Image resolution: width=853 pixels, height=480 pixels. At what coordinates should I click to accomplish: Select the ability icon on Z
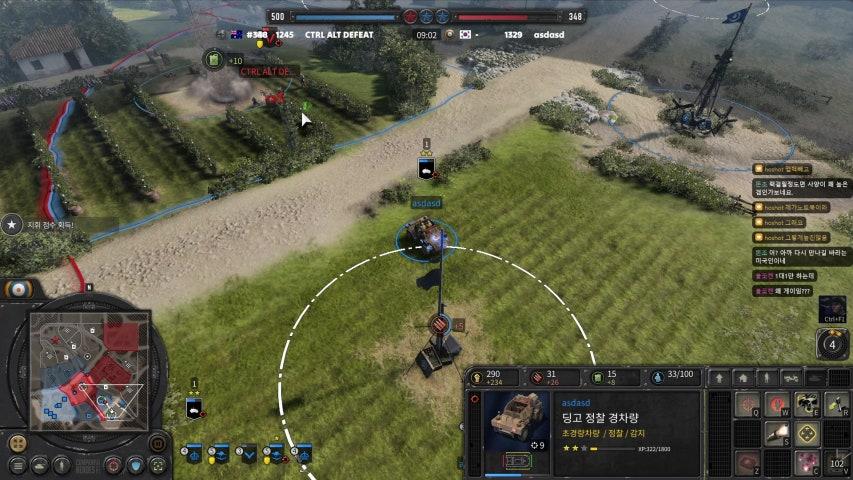[749, 462]
